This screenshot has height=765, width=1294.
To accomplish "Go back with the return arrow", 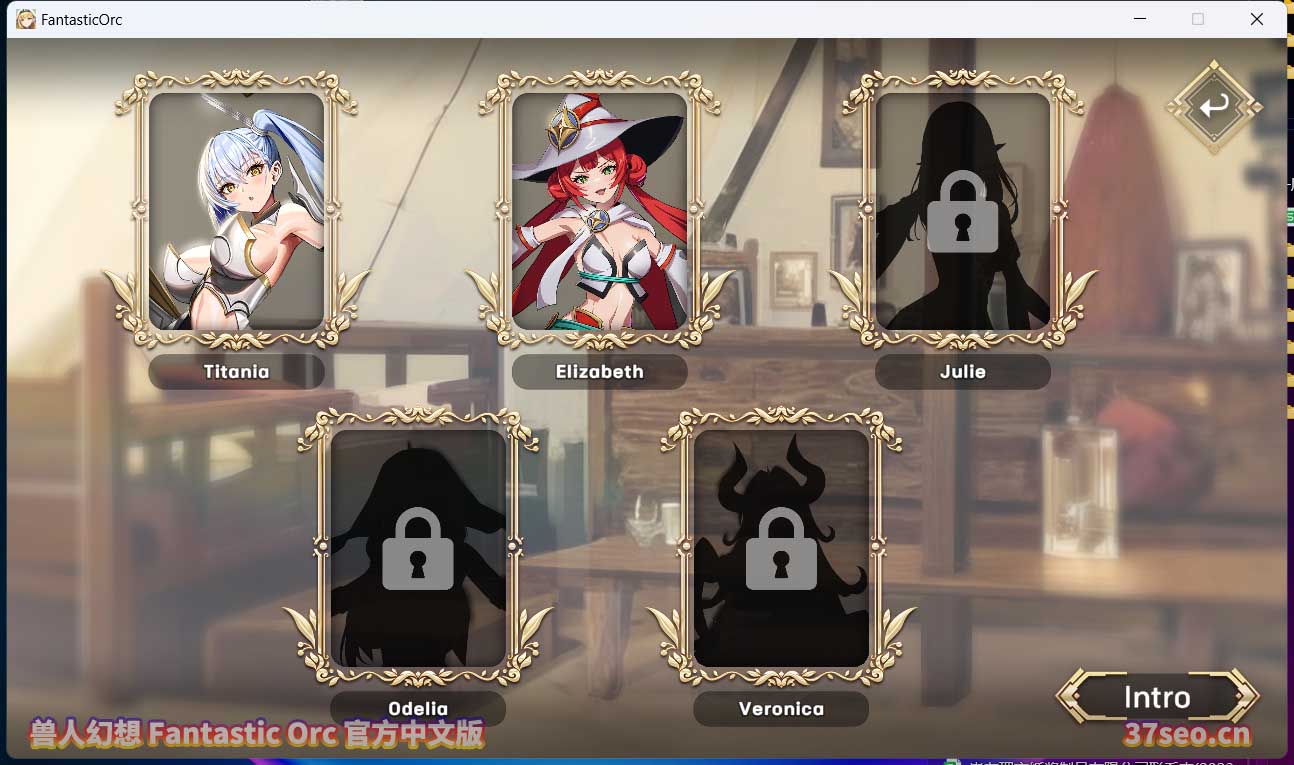I will [x=1214, y=106].
